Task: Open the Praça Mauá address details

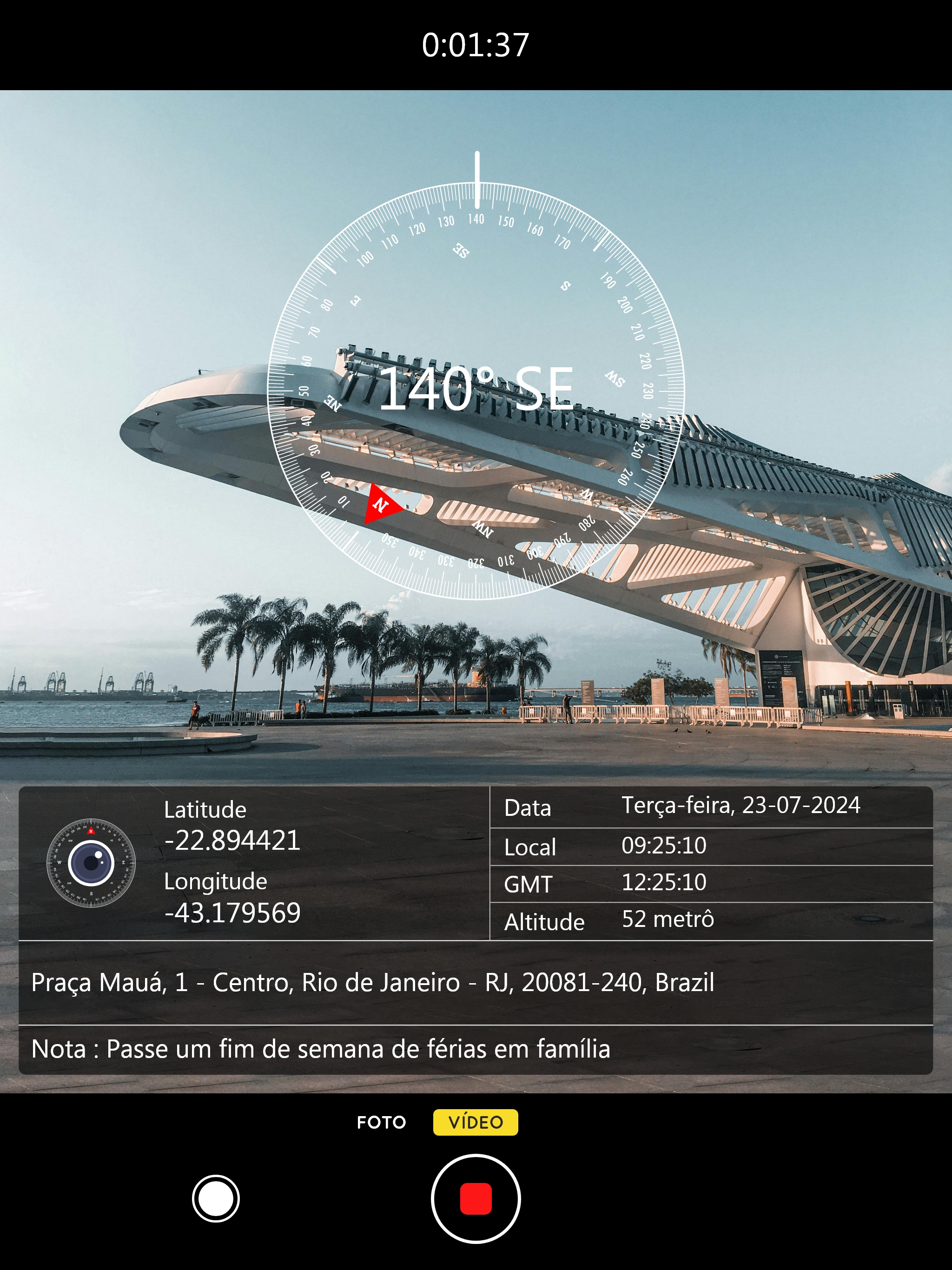Action: click(x=373, y=985)
